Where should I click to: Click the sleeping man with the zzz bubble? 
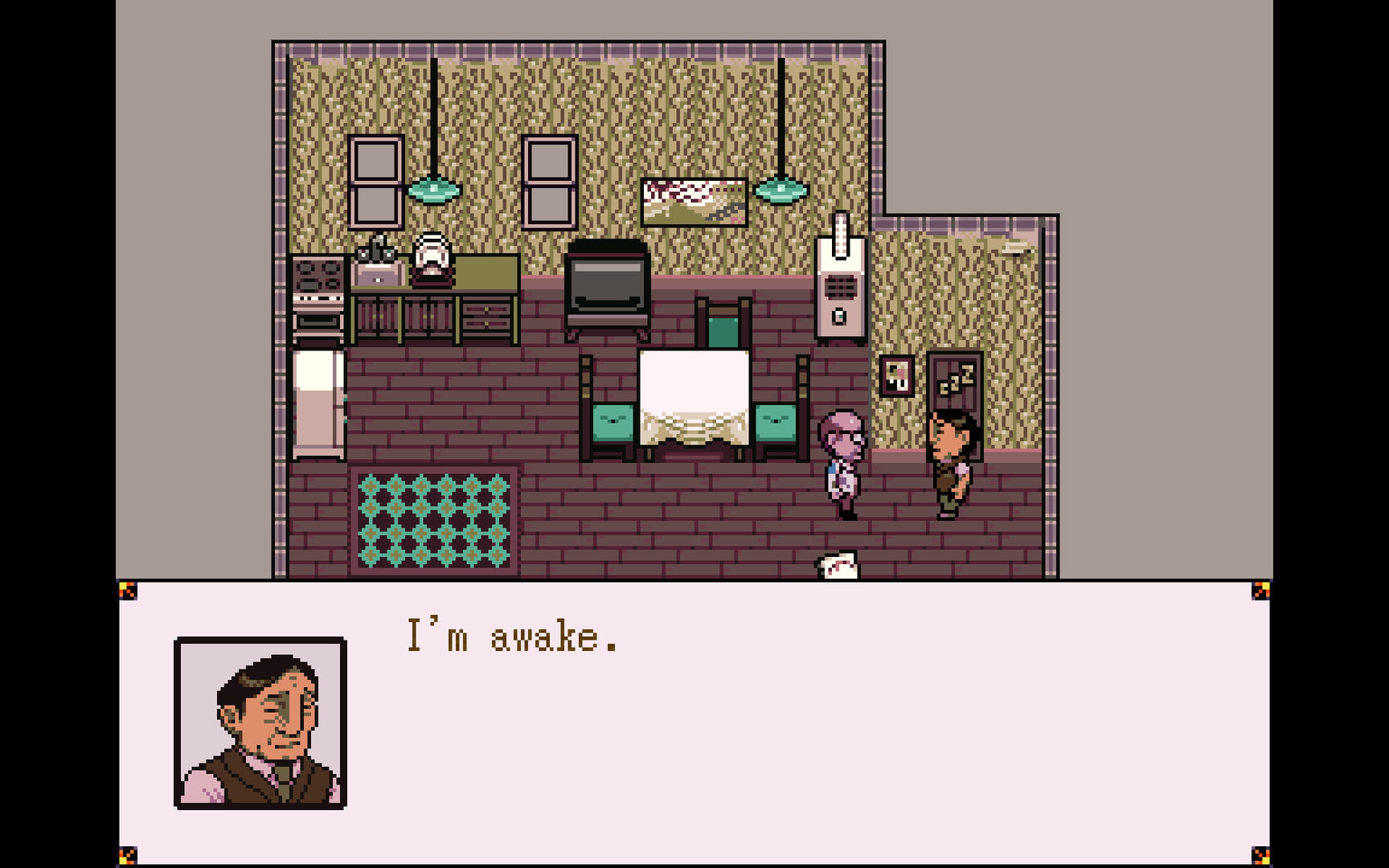pyautogui.click(x=949, y=458)
